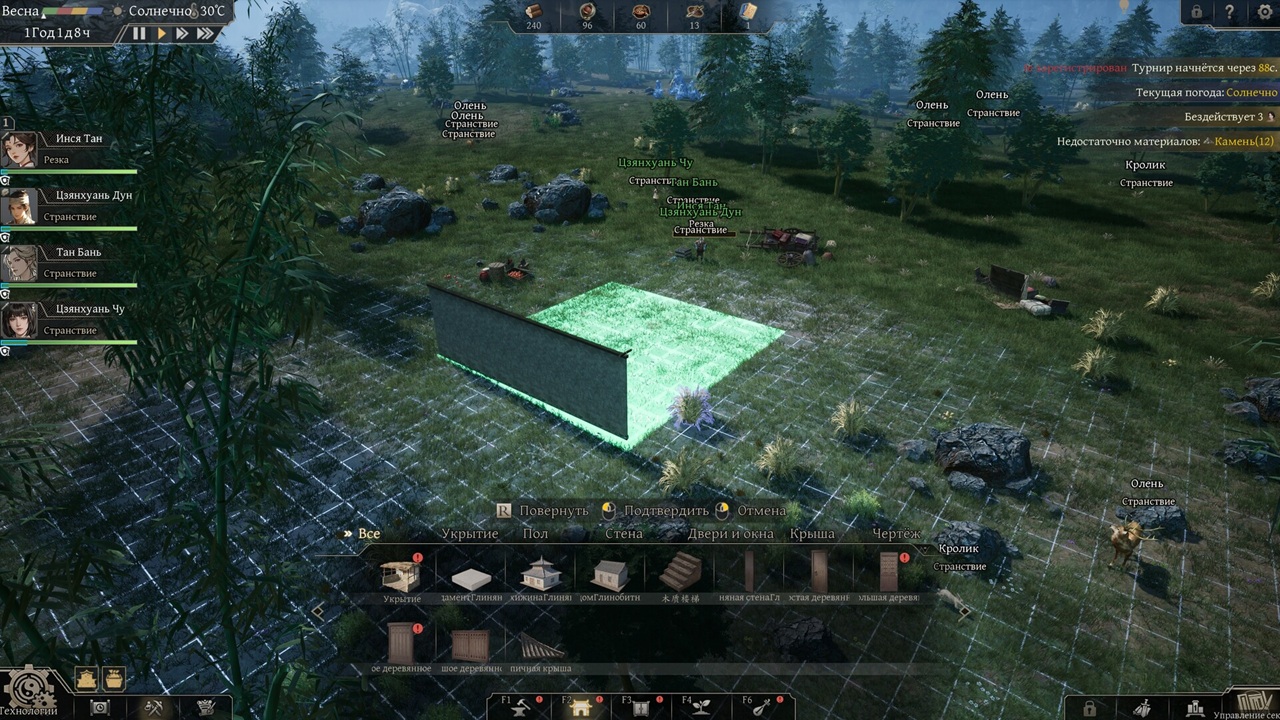Show the Двери и окна tab
This screenshot has width=1280, height=720.
730,534
